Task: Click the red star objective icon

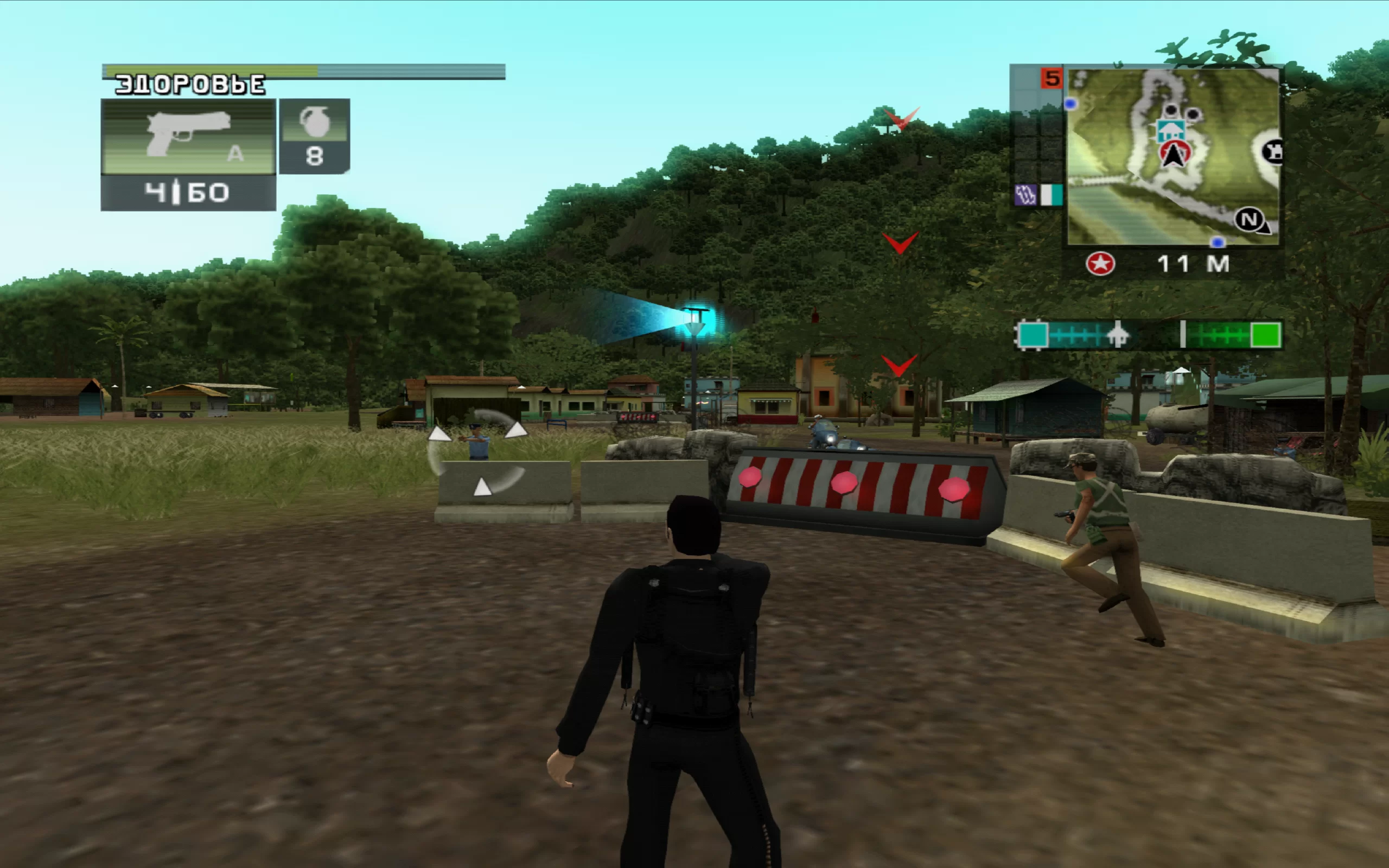Action: pyautogui.click(x=1100, y=264)
